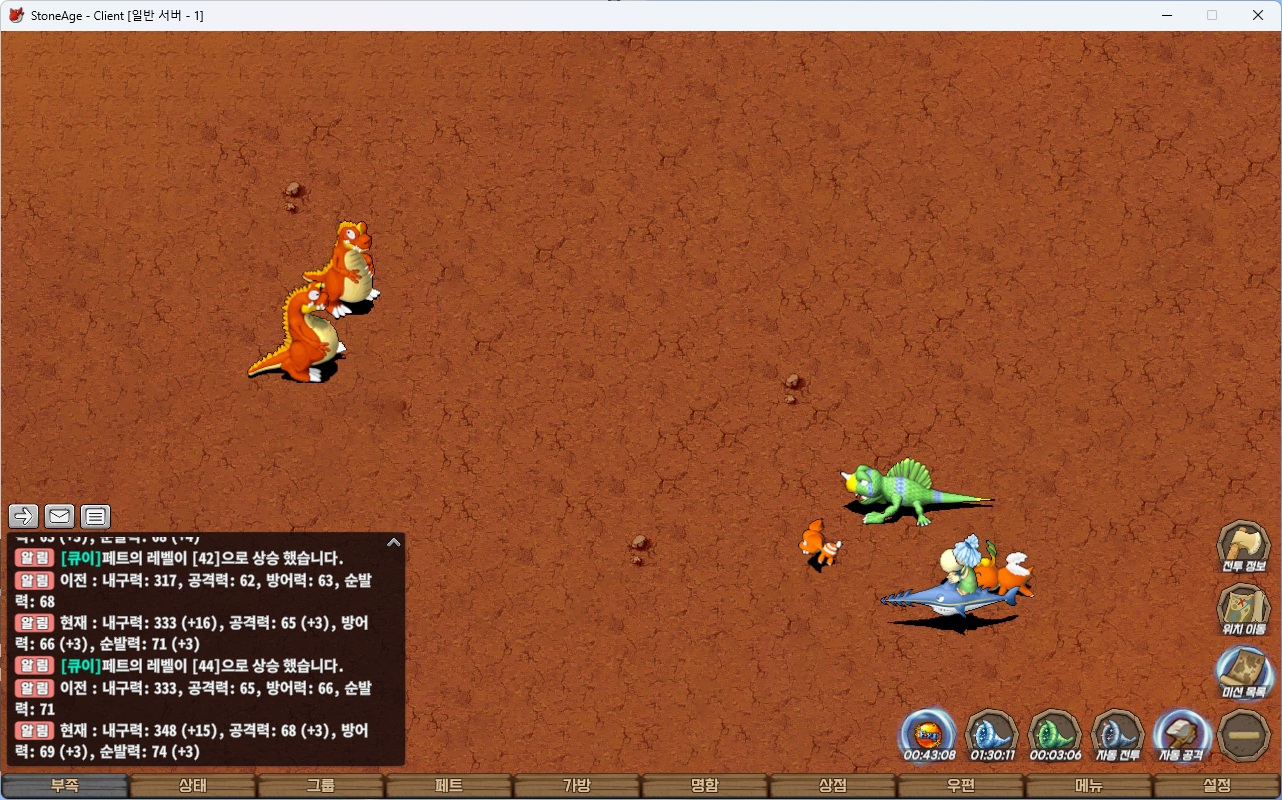
Task: Click the 명함 (Name card) button
Action: point(705,786)
